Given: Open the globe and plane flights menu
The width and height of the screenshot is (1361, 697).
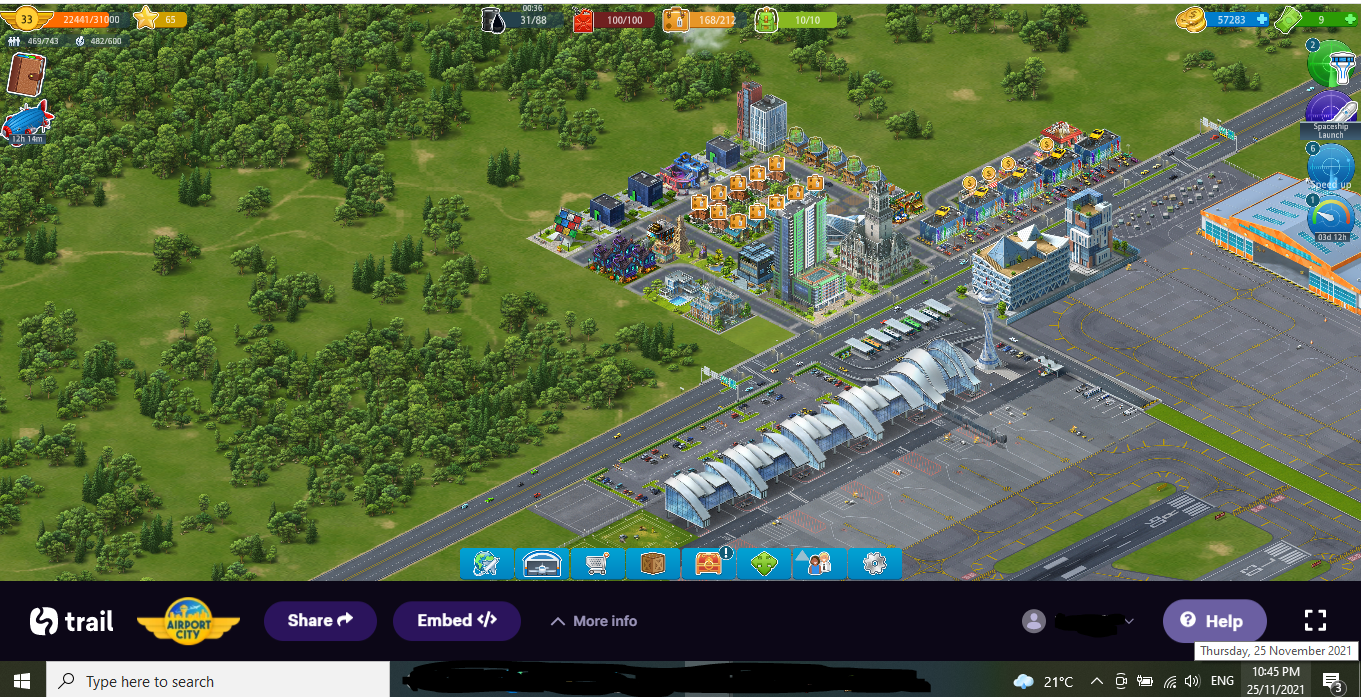Looking at the screenshot, I should click(x=487, y=564).
